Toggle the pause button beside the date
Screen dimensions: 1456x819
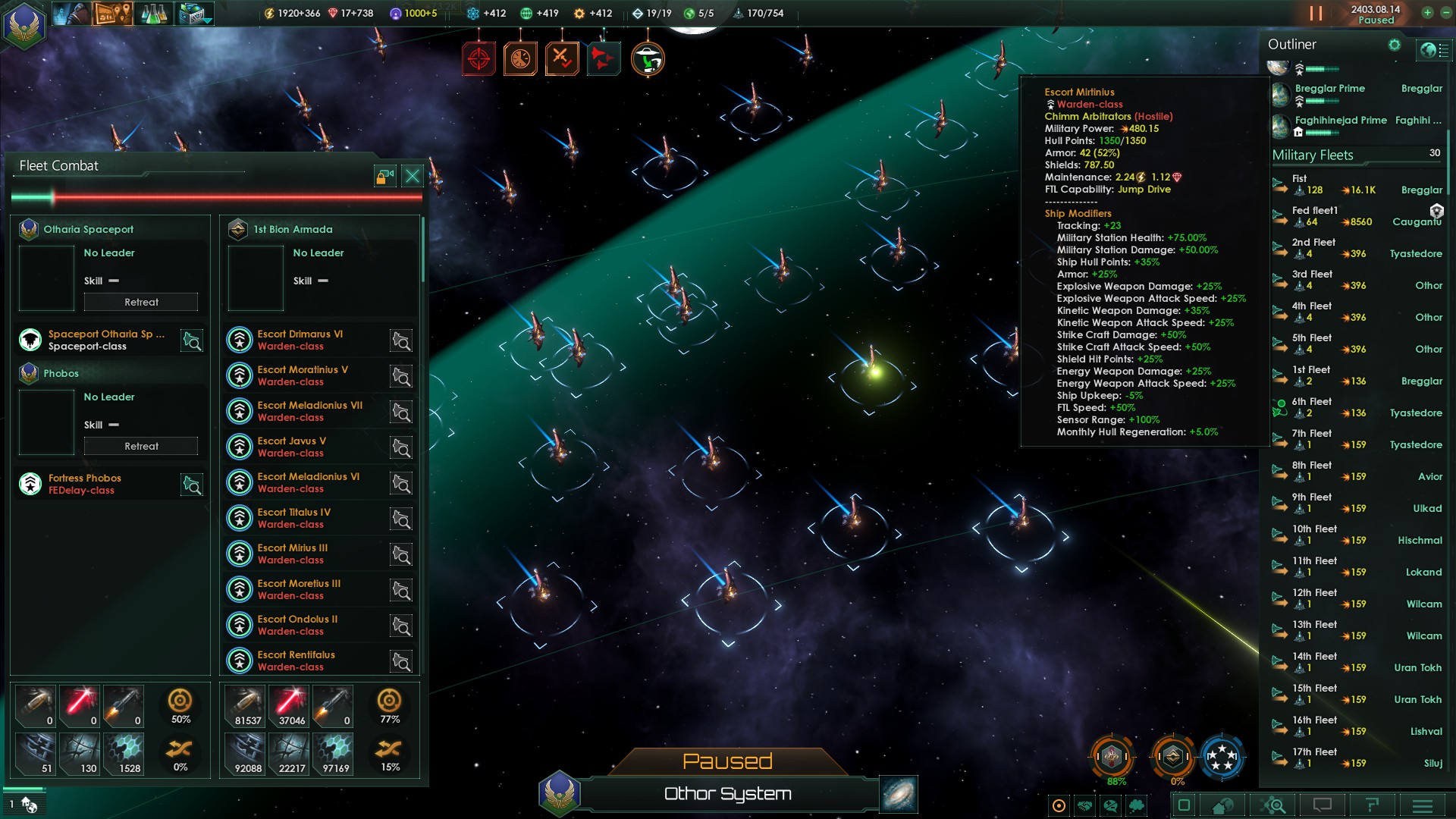click(1316, 14)
